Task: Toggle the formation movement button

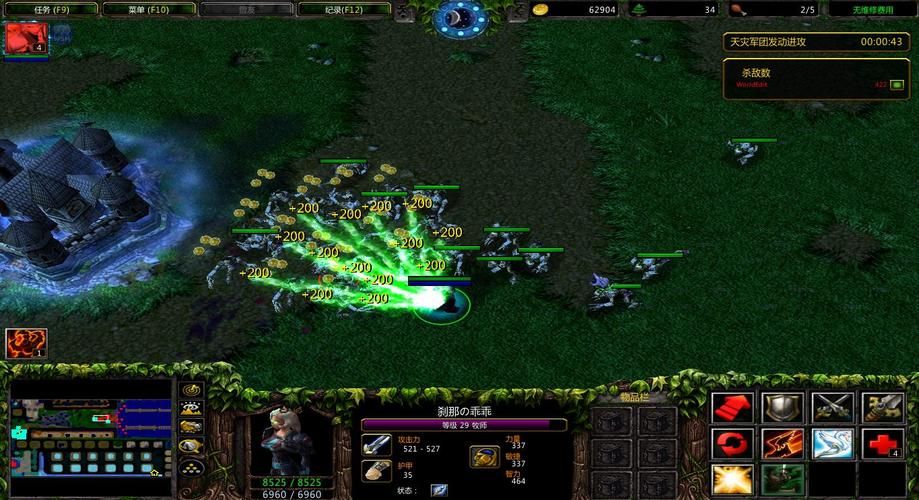Action: tap(191, 465)
